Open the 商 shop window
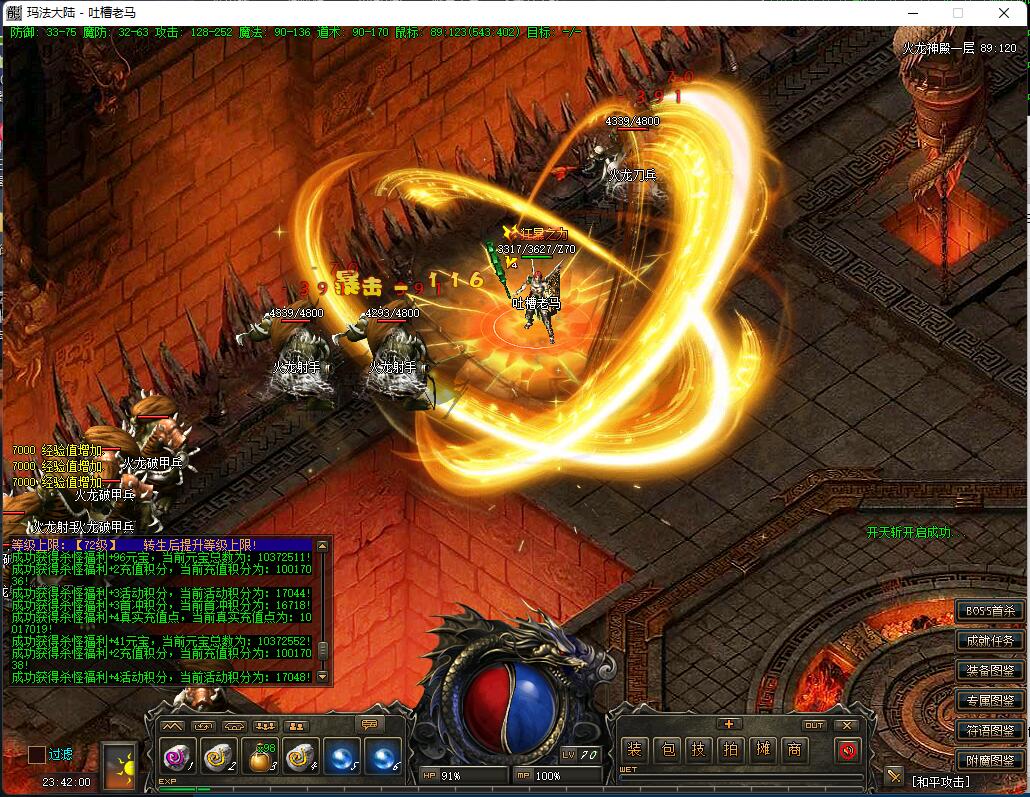Viewport: 1030px width, 797px height. [795, 749]
